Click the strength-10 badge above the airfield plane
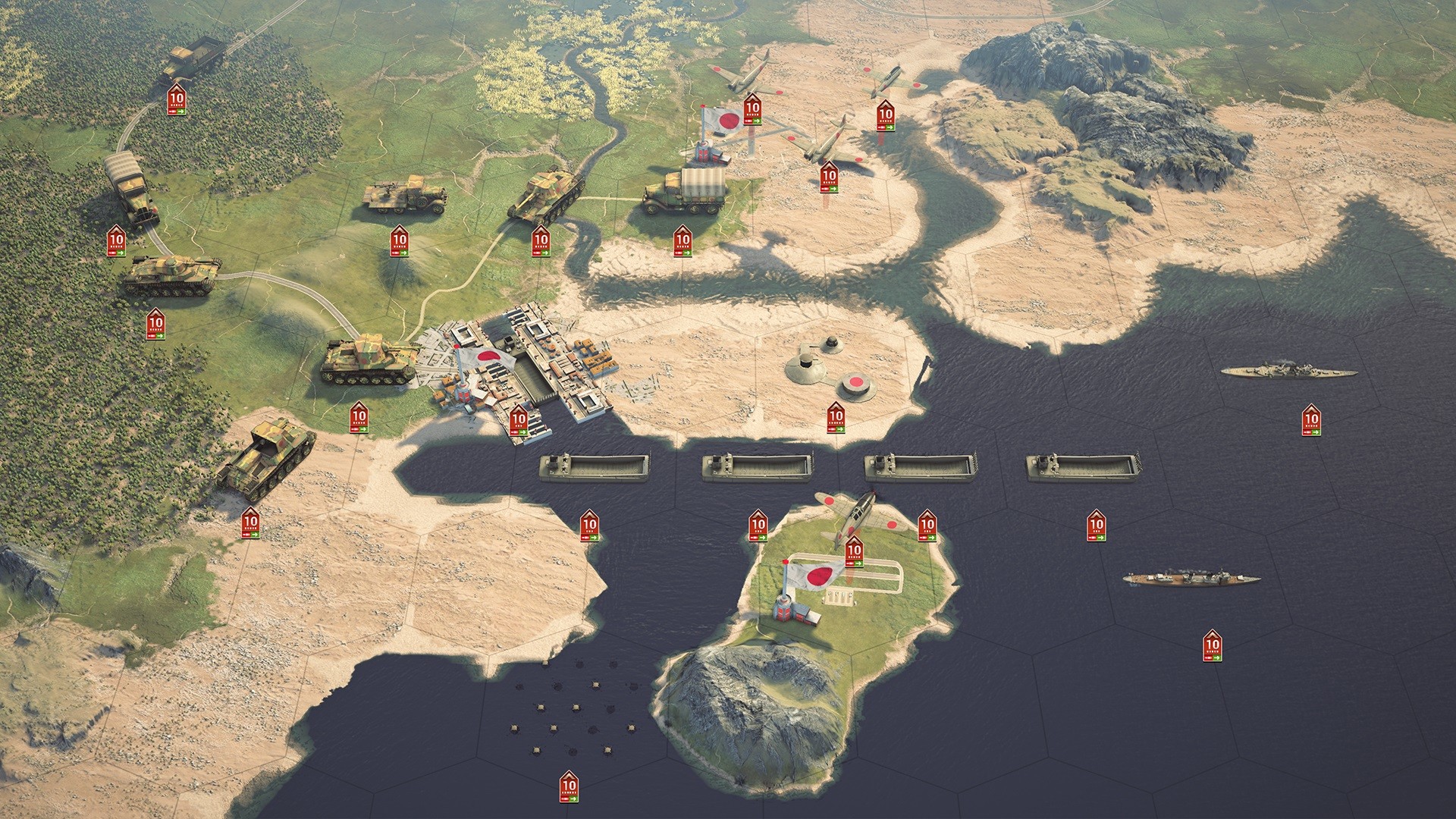This screenshot has width=1456, height=819. (x=855, y=552)
